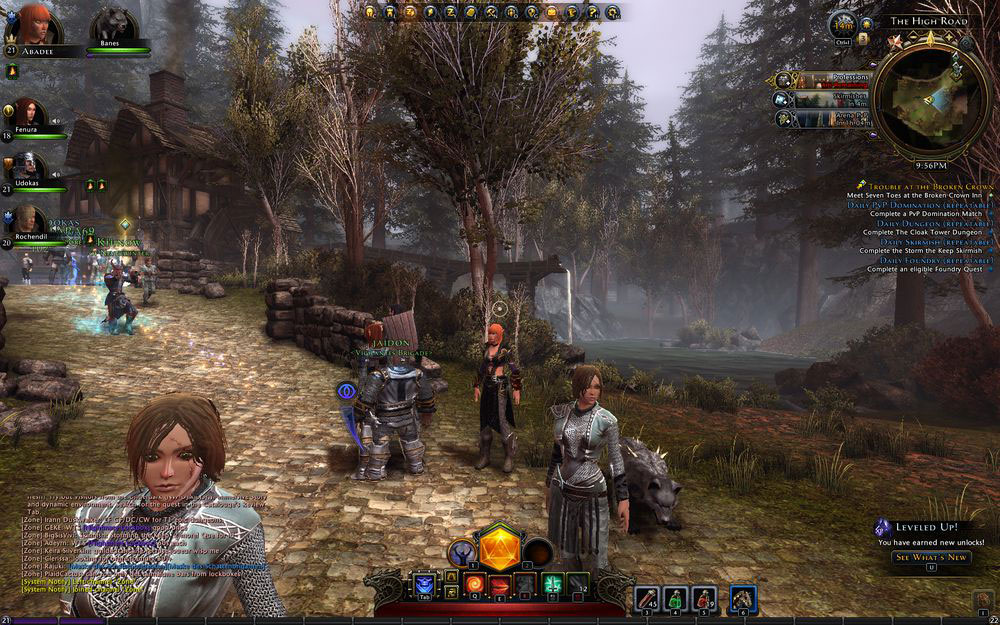Open the Daily PvP Domination quest
Screen dimensions: 1000x625
pos(920,205)
